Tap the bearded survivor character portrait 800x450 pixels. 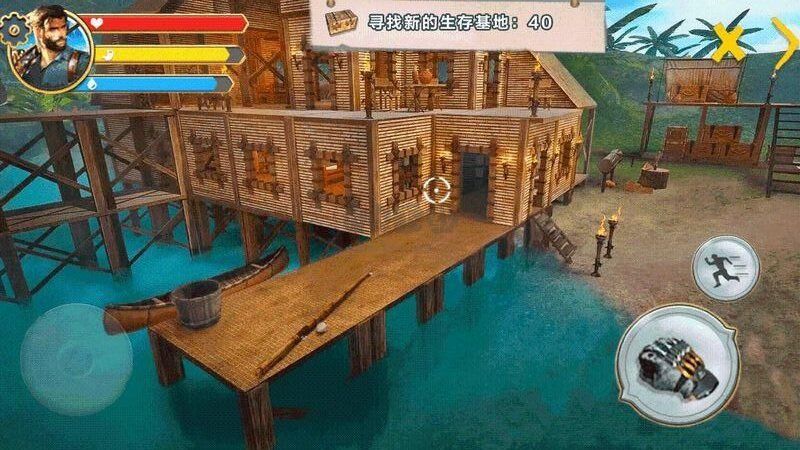pyautogui.click(x=50, y=46)
